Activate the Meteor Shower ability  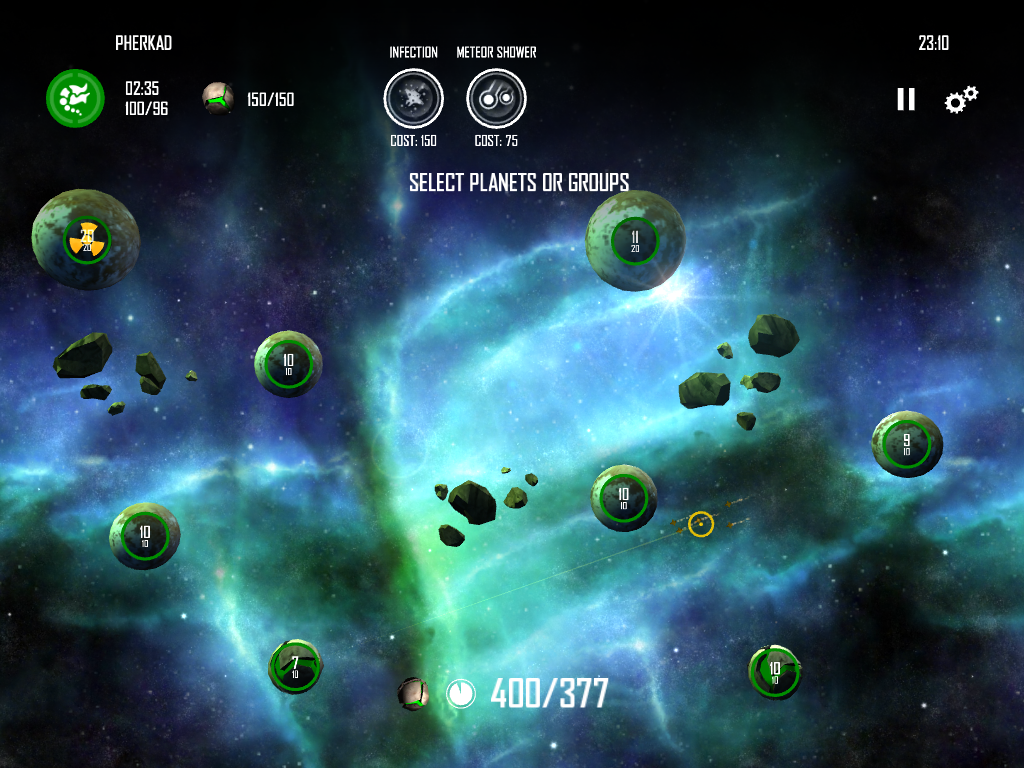point(496,98)
